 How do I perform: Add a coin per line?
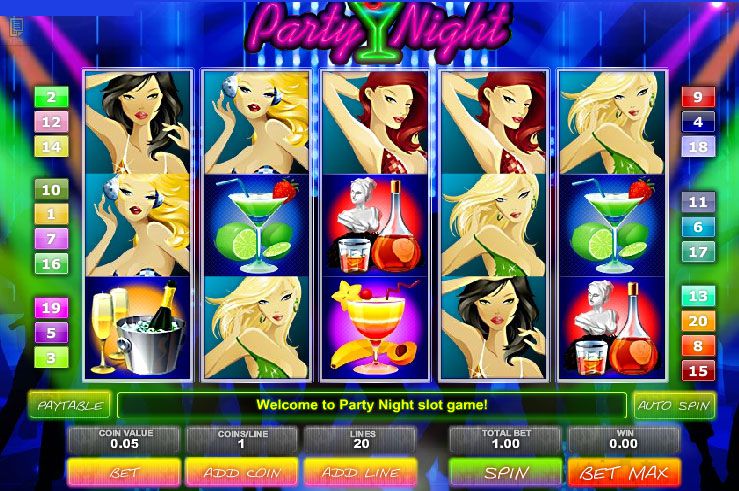(x=241, y=471)
